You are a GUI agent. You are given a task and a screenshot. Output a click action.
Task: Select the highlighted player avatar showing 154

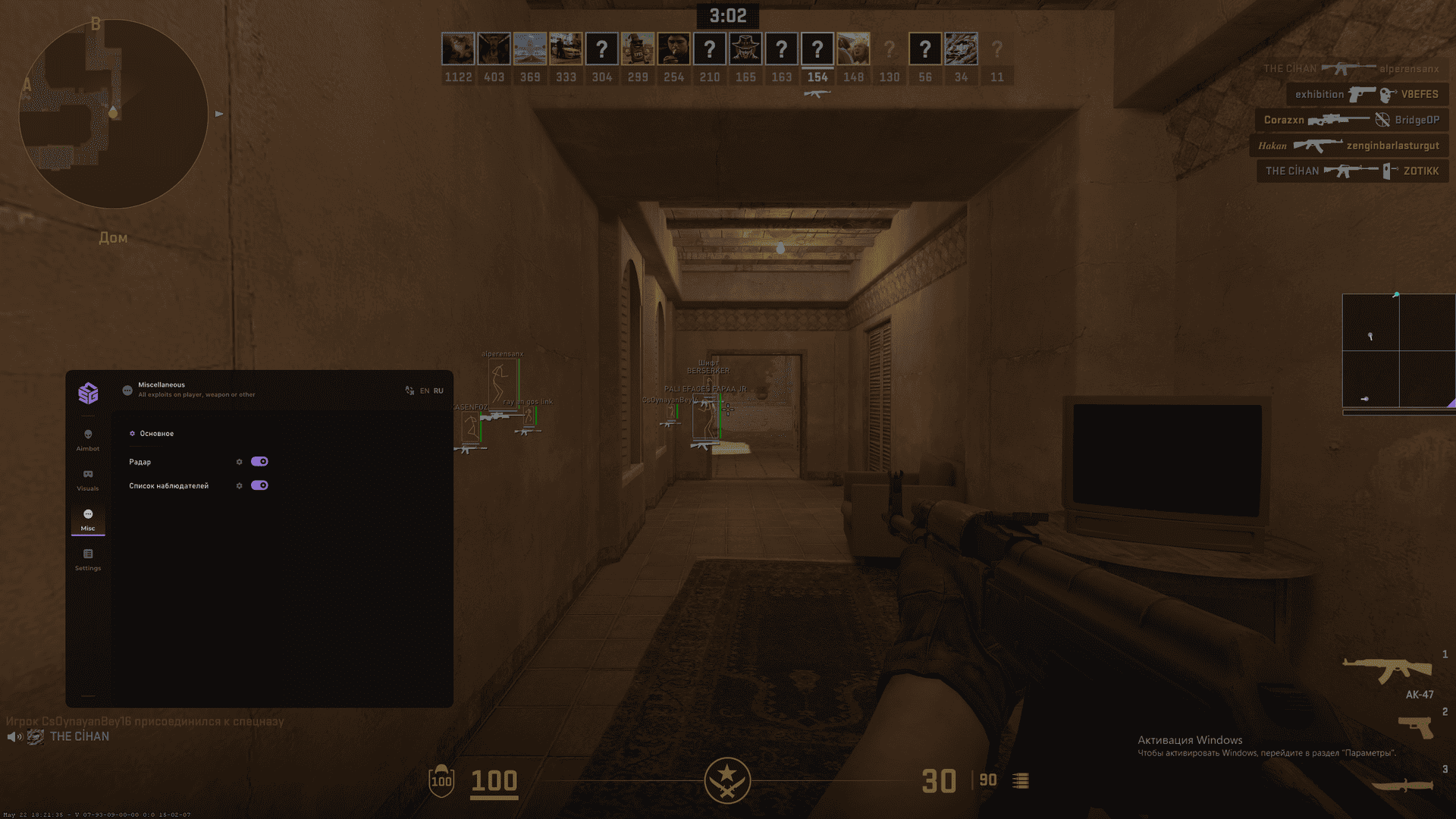coord(817,48)
